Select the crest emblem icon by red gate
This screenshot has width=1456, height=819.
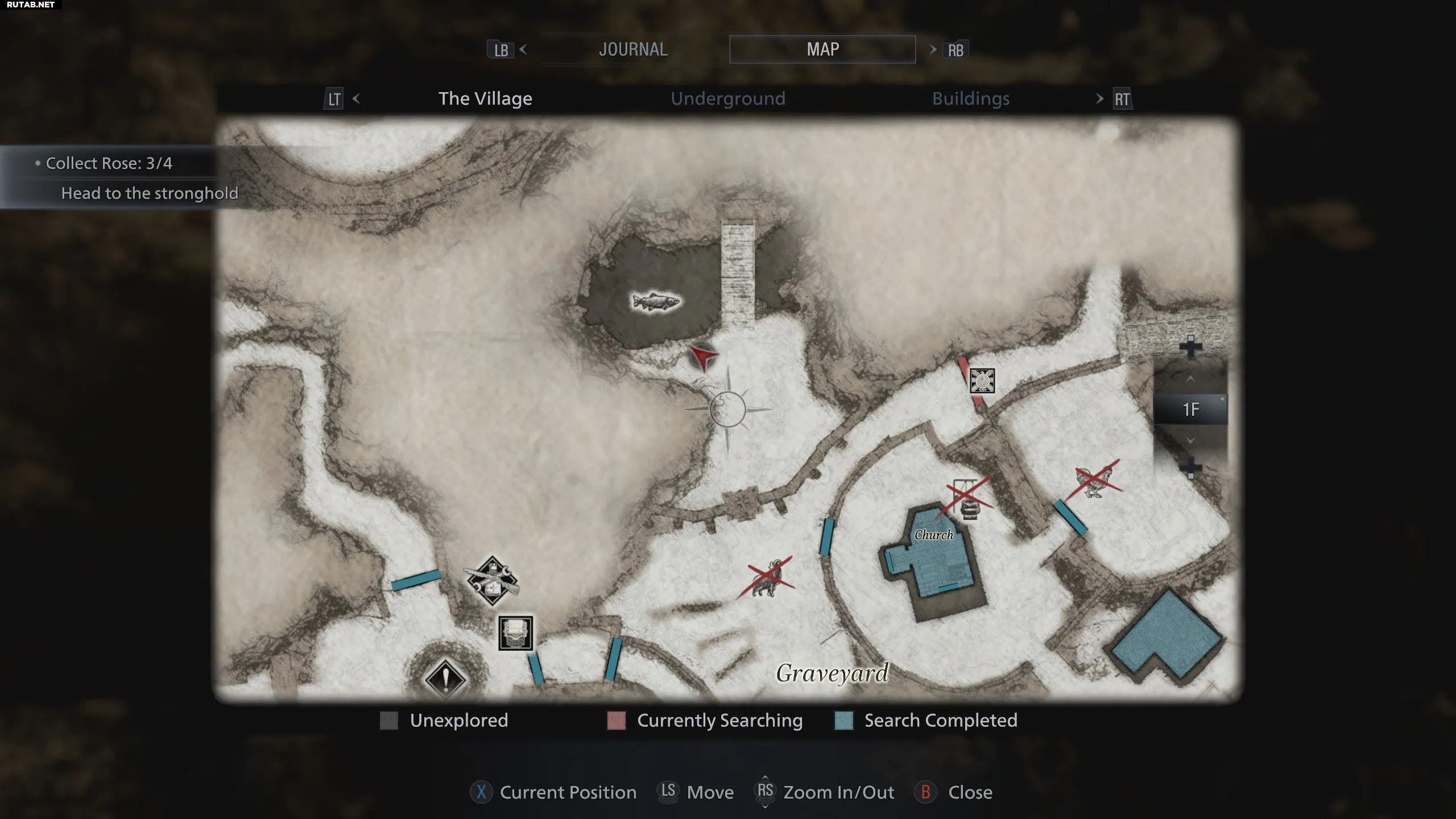pyautogui.click(x=982, y=381)
